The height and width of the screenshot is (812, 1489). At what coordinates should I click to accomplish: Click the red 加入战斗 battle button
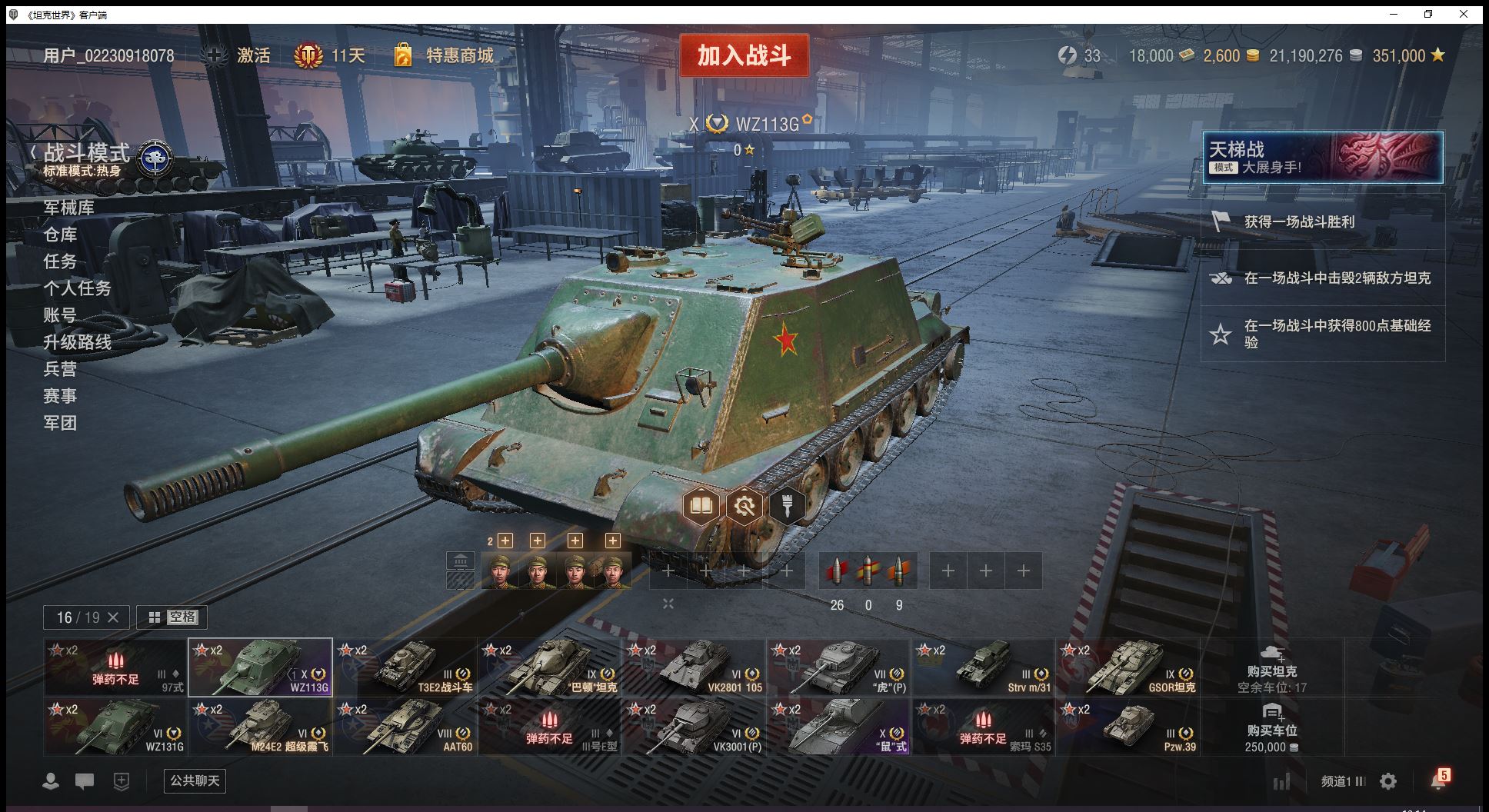[744, 55]
